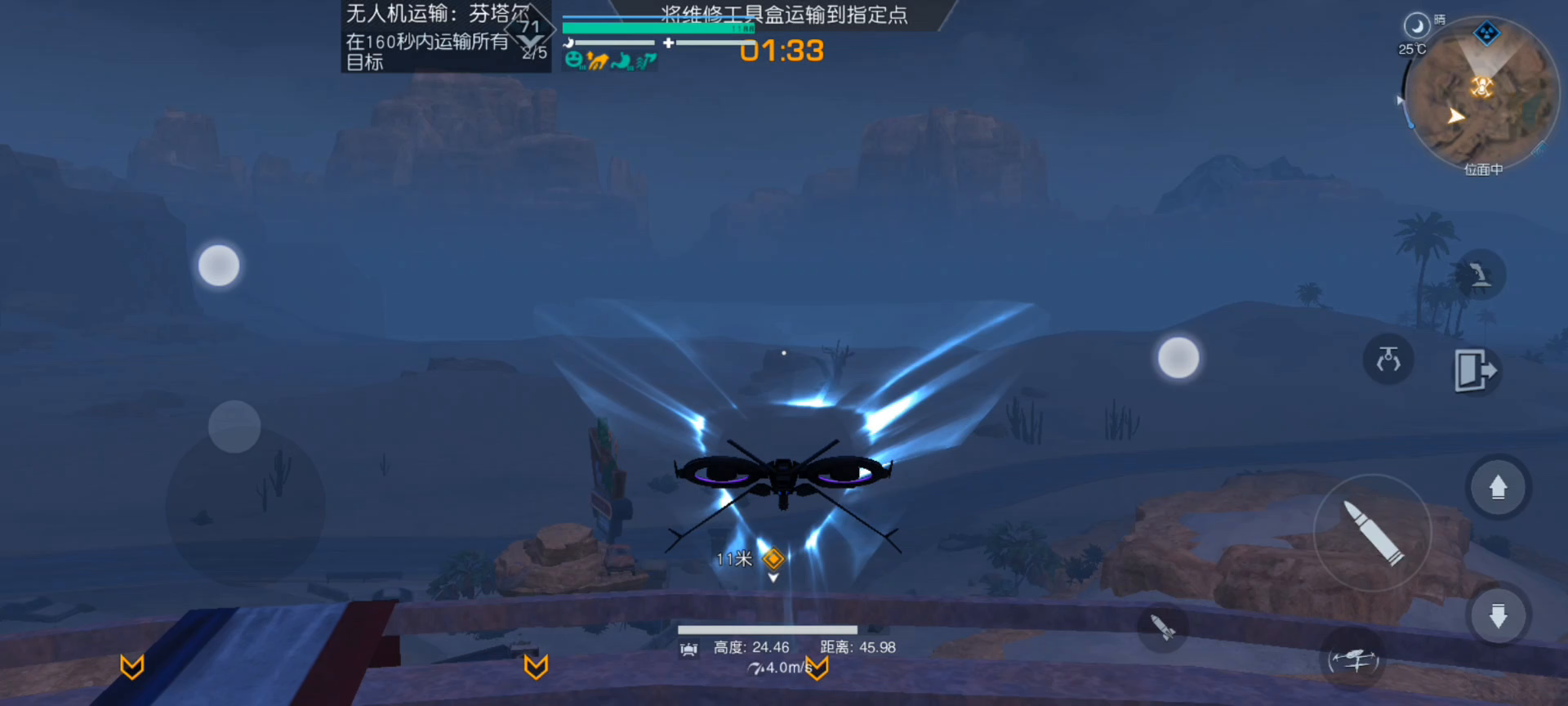Activate the claw grab tool
Screen dimensions: 1568x706
(1388, 360)
